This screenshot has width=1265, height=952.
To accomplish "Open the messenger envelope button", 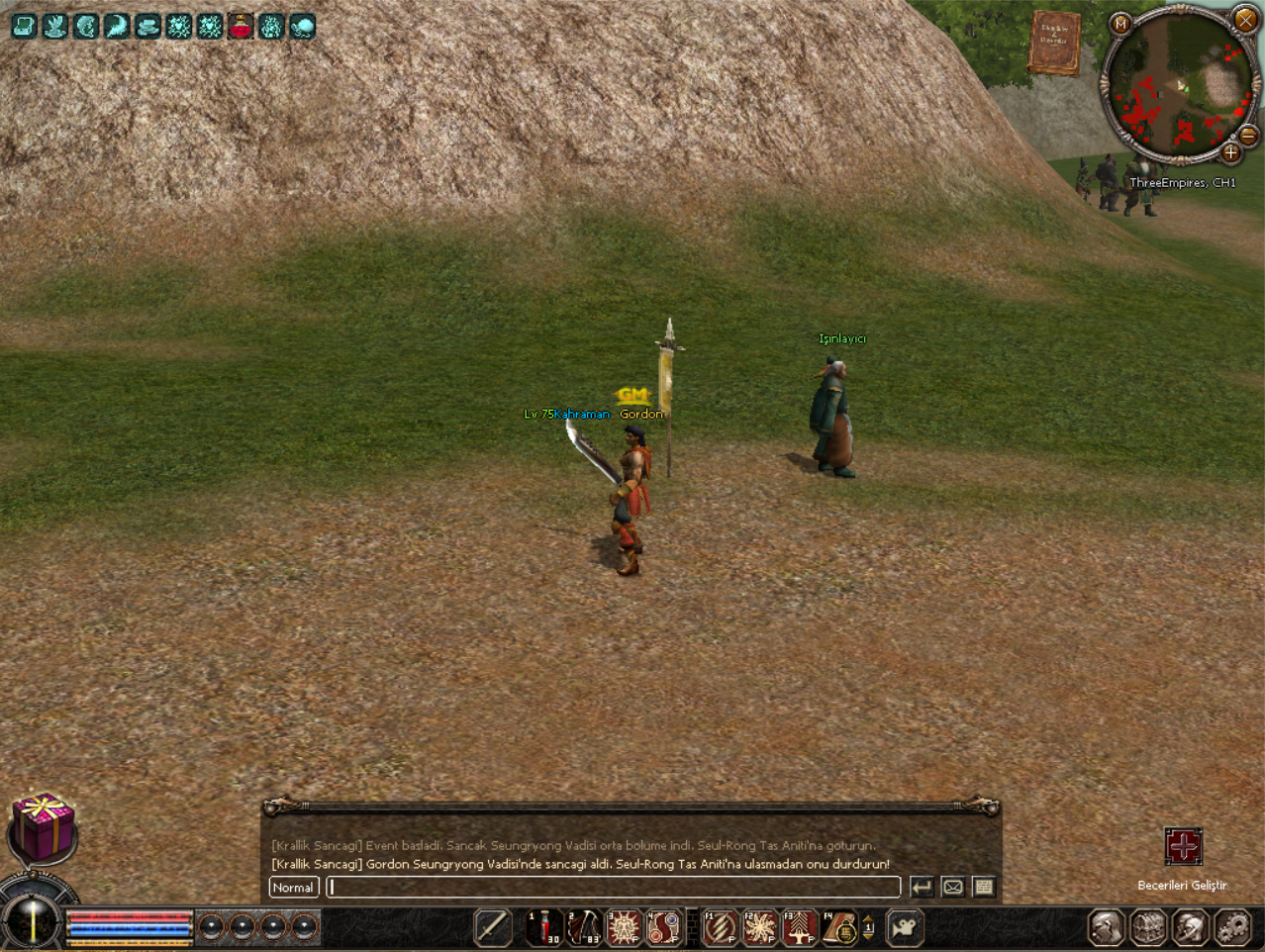I will pos(952,888).
